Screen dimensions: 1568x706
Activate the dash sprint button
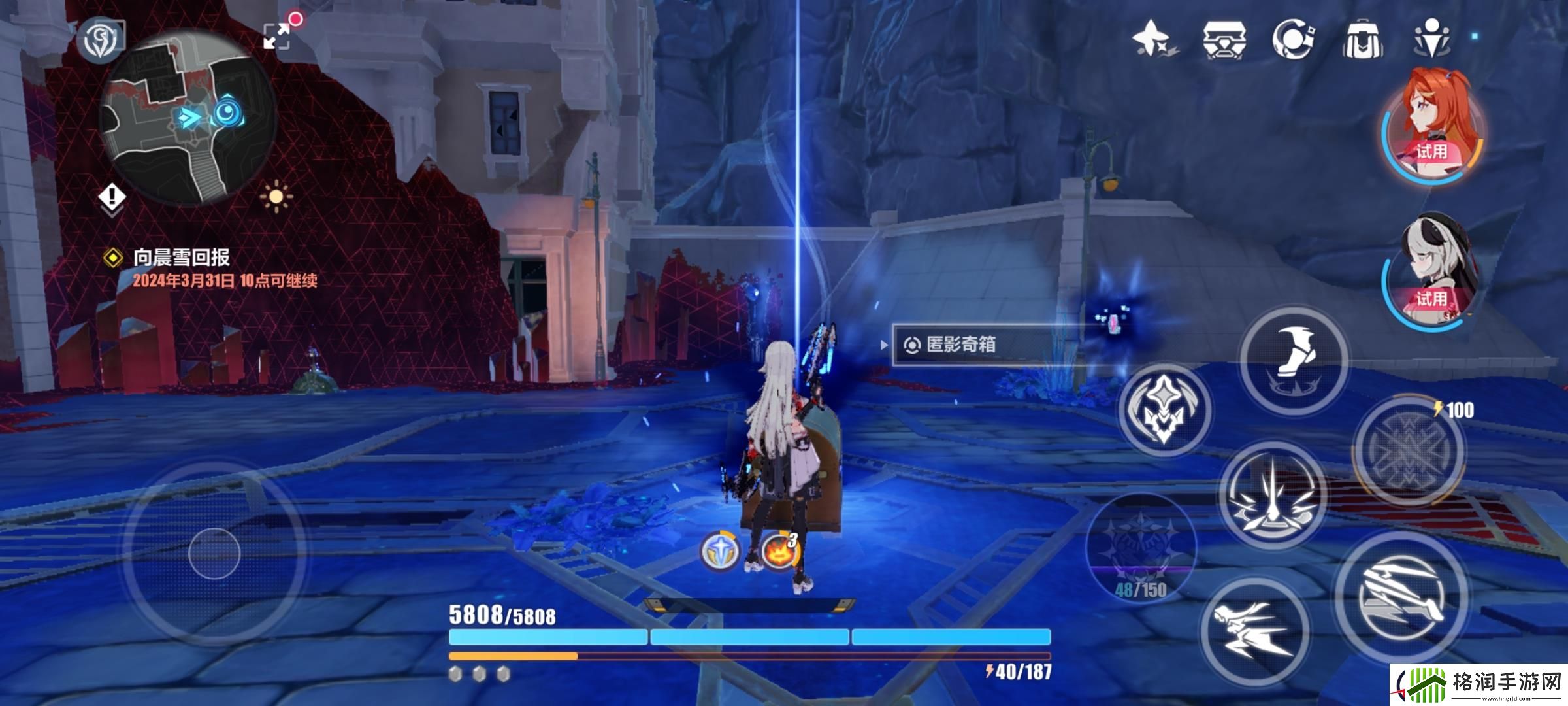1254,630
